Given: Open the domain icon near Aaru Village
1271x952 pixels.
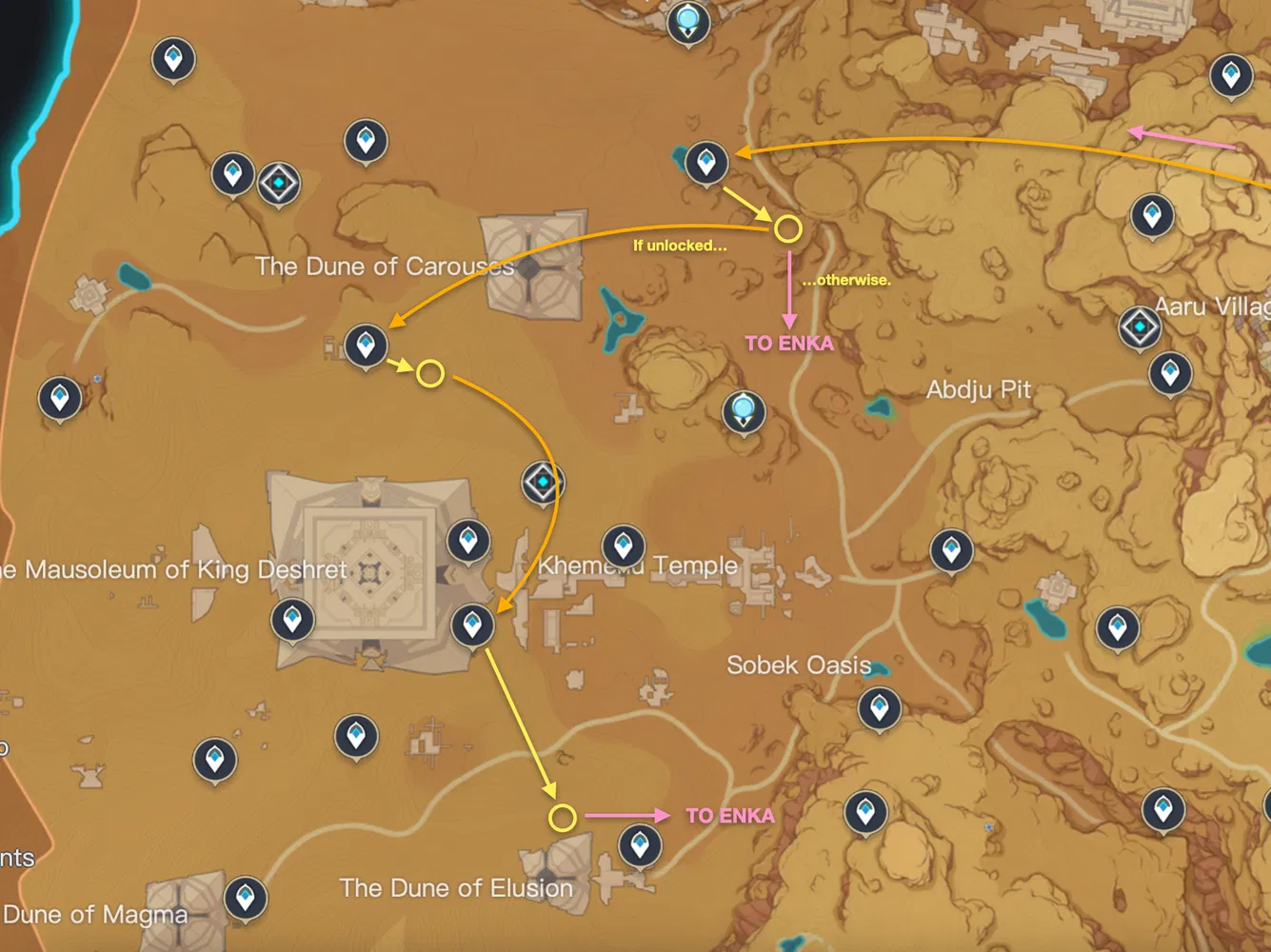Looking at the screenshot, I should pos(1140,326).
